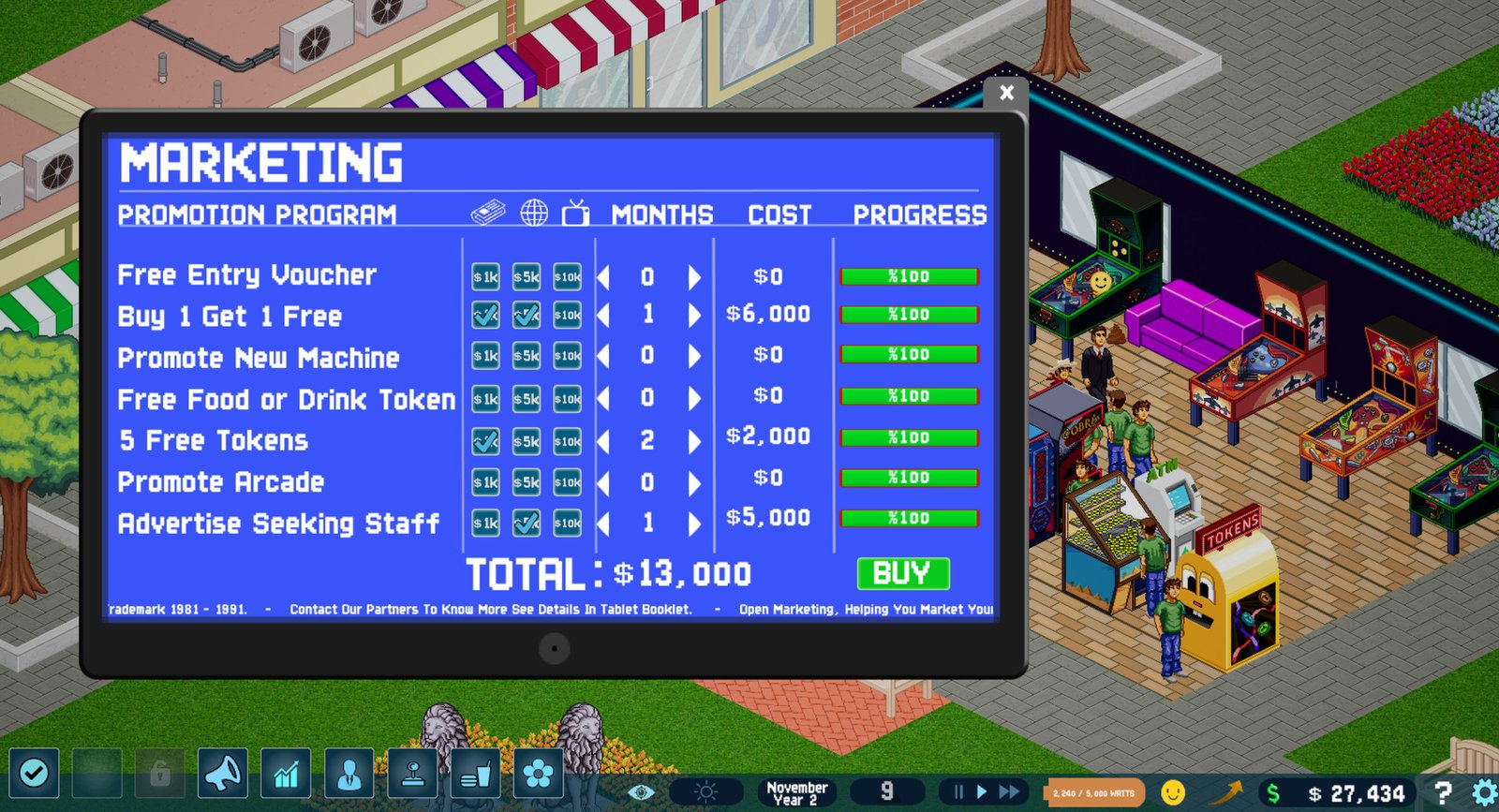Toggle the $10k option for Buy 1 Get 1 Free

click(567, 314)
